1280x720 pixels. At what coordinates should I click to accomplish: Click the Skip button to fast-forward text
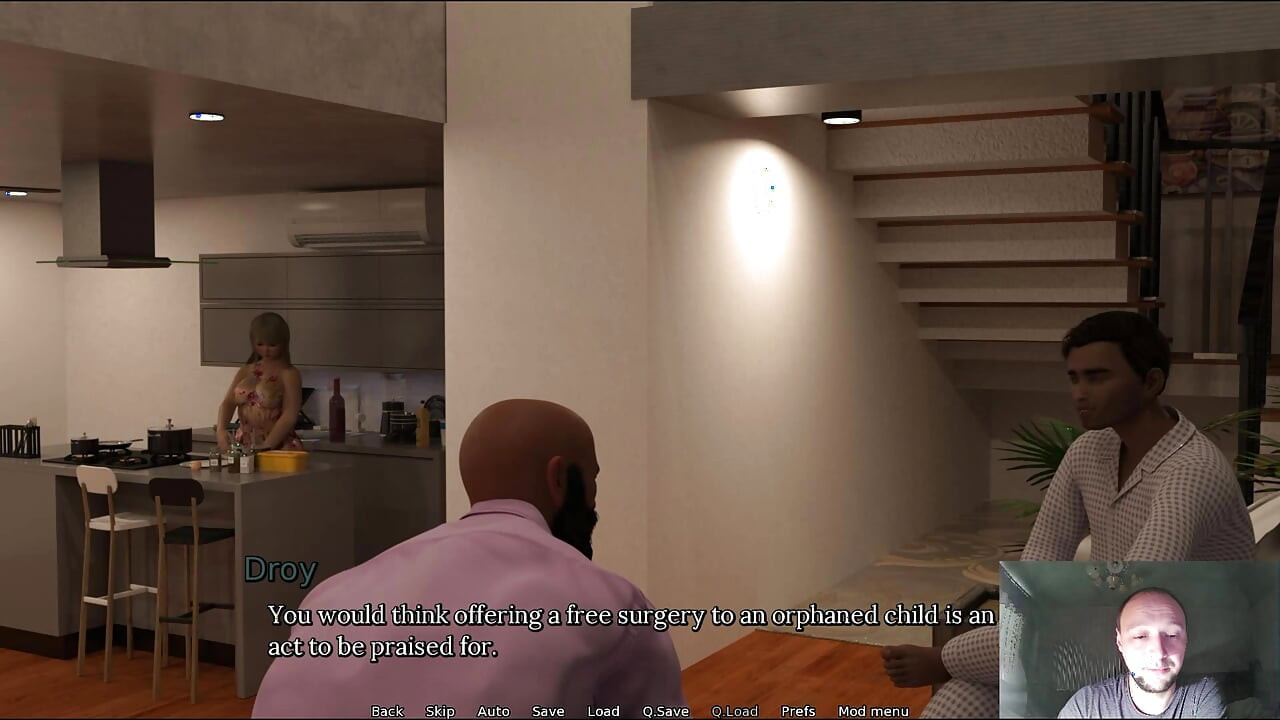[440, 711]
